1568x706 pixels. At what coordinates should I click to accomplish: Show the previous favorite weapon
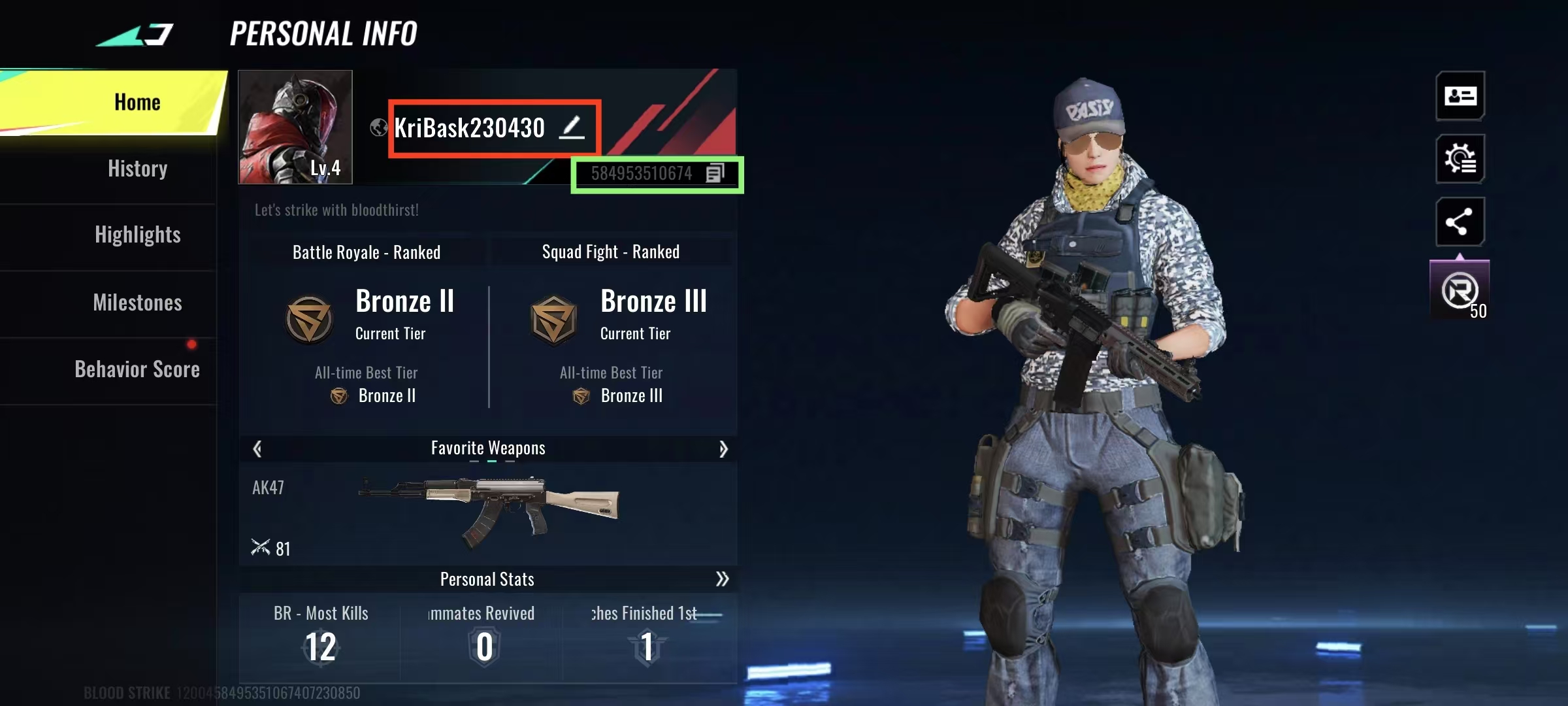(257, 448)
